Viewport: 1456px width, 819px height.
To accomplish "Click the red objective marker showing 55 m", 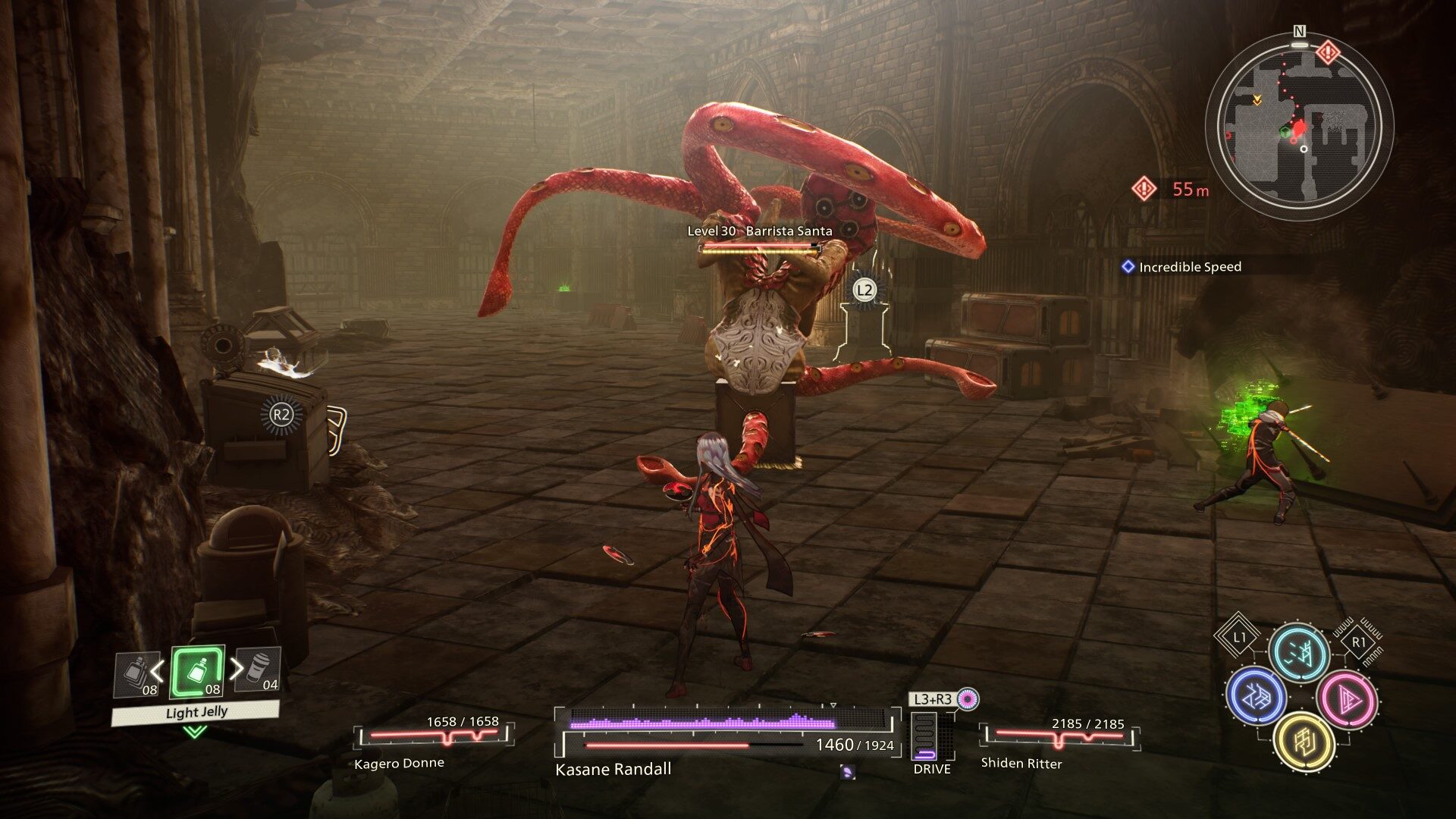I will [x=1144, y=189].
